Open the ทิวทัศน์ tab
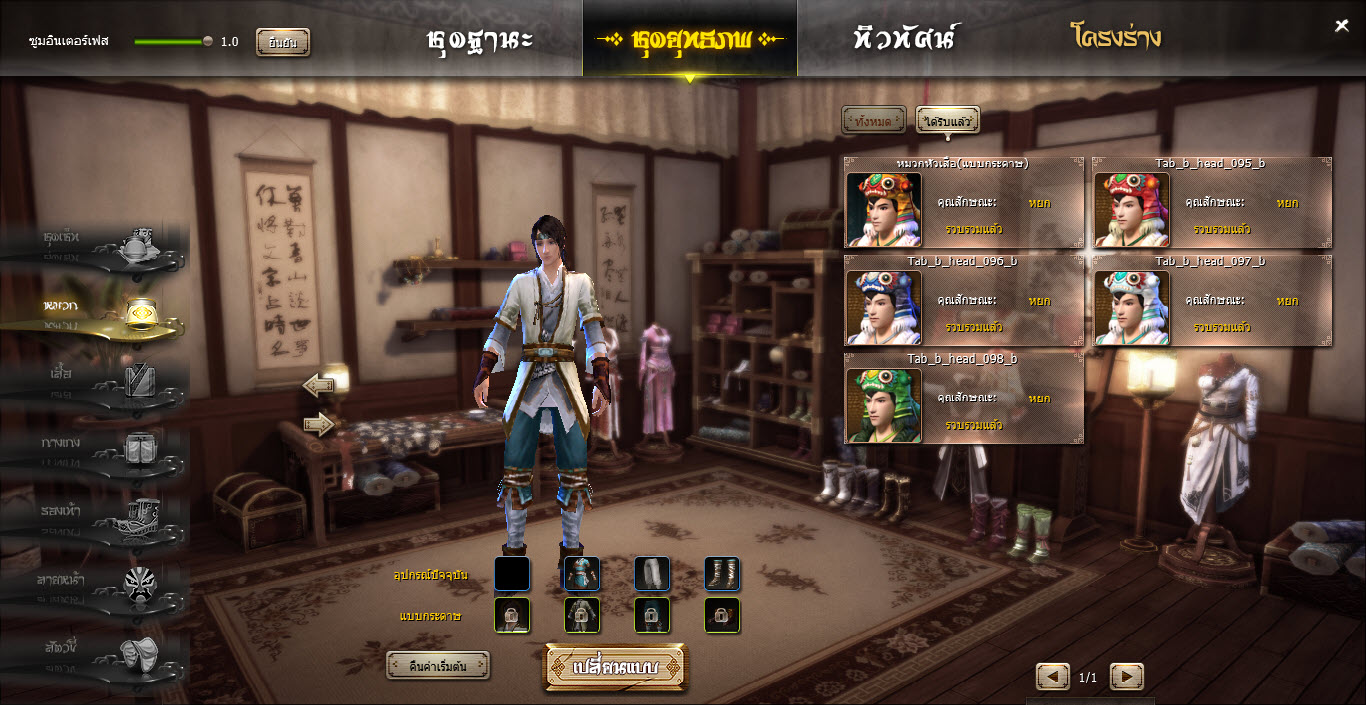This screenshot has height=705, width=1366. [905, 40]
